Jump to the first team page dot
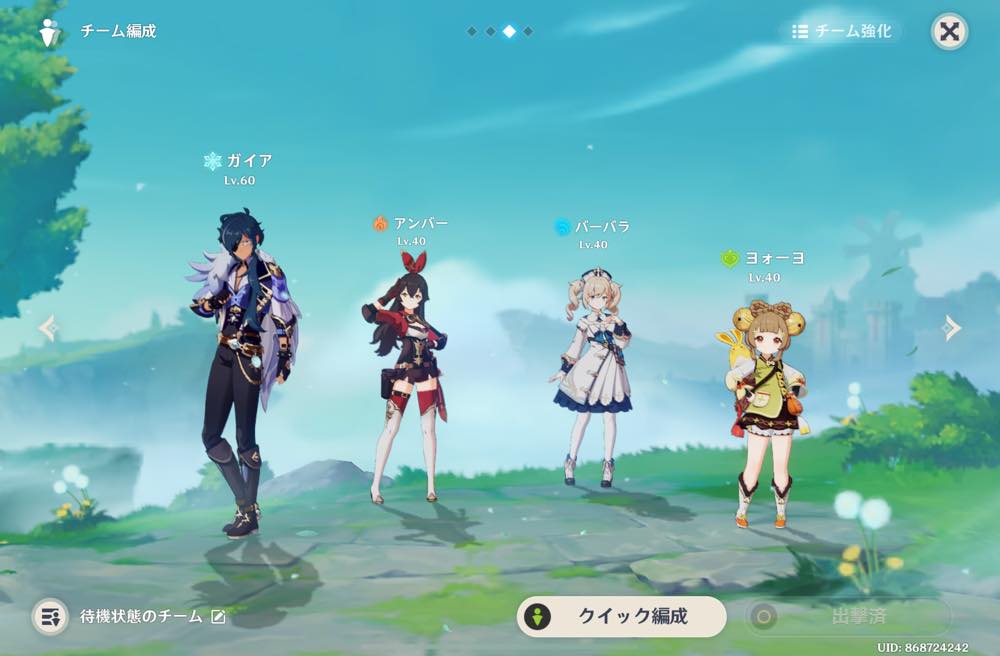 (x=471, y=31)
